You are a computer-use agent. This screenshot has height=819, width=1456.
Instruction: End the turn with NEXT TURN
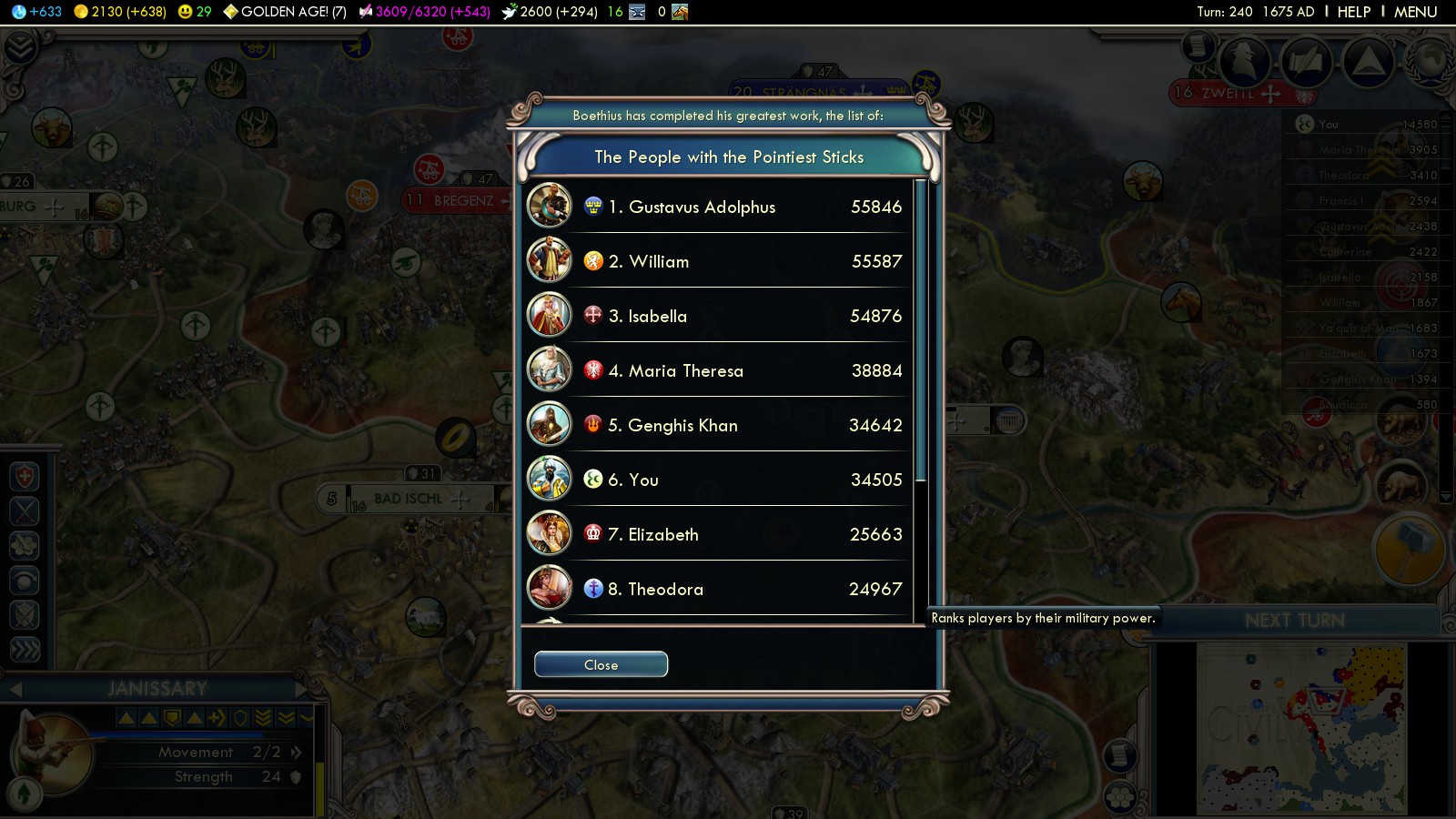[x=1294, y=621]
